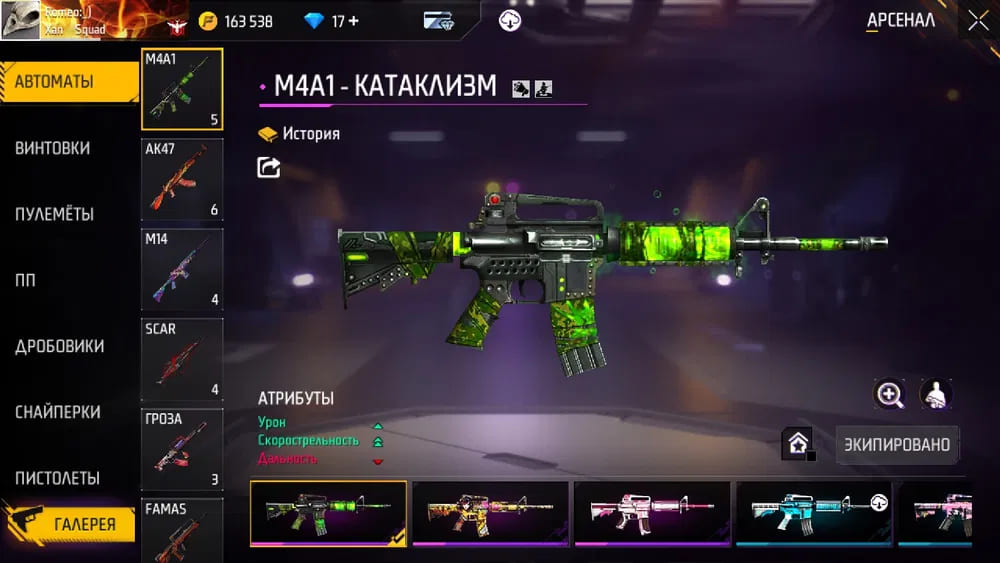The height and width of the screenshot is (563, 1000).
Task: Select the Пулемёты category
Action: pyautogui.click(x=55, y=214)
